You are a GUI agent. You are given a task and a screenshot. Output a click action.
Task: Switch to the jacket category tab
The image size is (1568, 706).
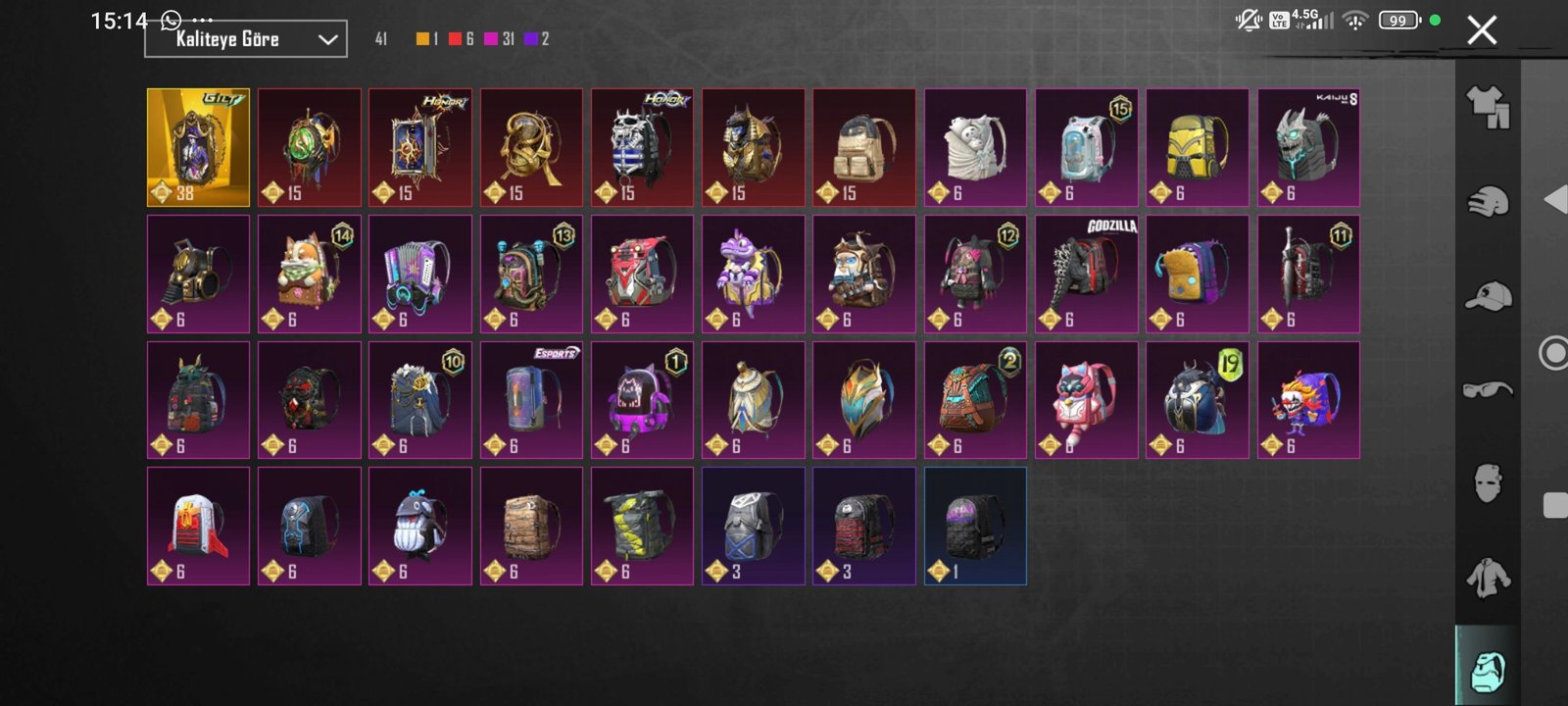pyautogui.click(x=1488, y=577)
